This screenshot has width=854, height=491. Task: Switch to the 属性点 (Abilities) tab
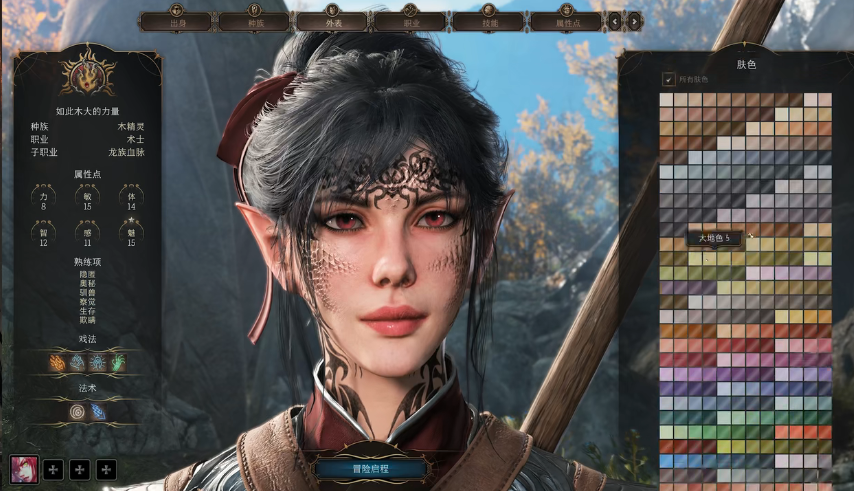click(565, 20)
